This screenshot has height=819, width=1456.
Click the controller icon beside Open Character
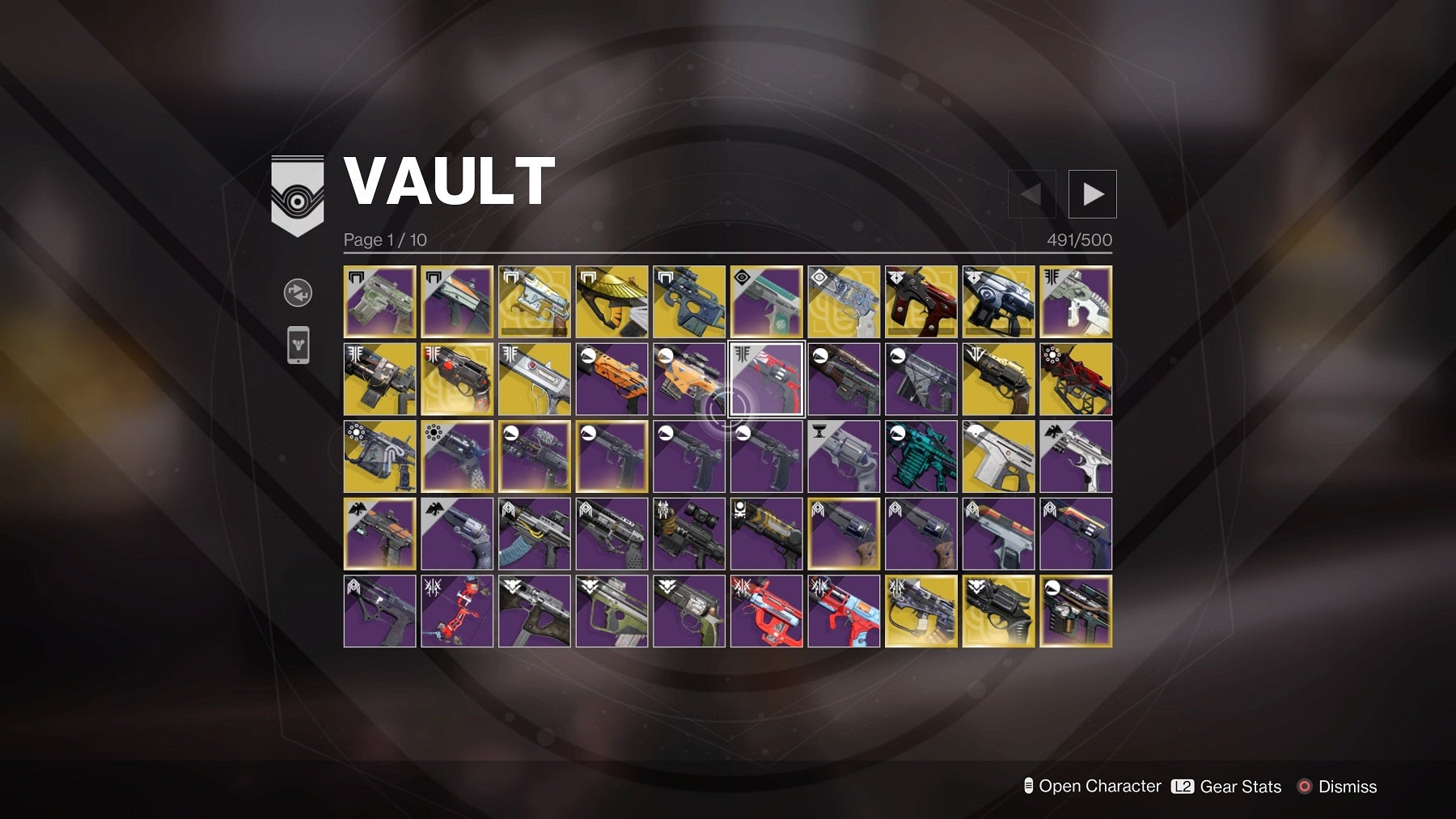tap(1029, 786)
